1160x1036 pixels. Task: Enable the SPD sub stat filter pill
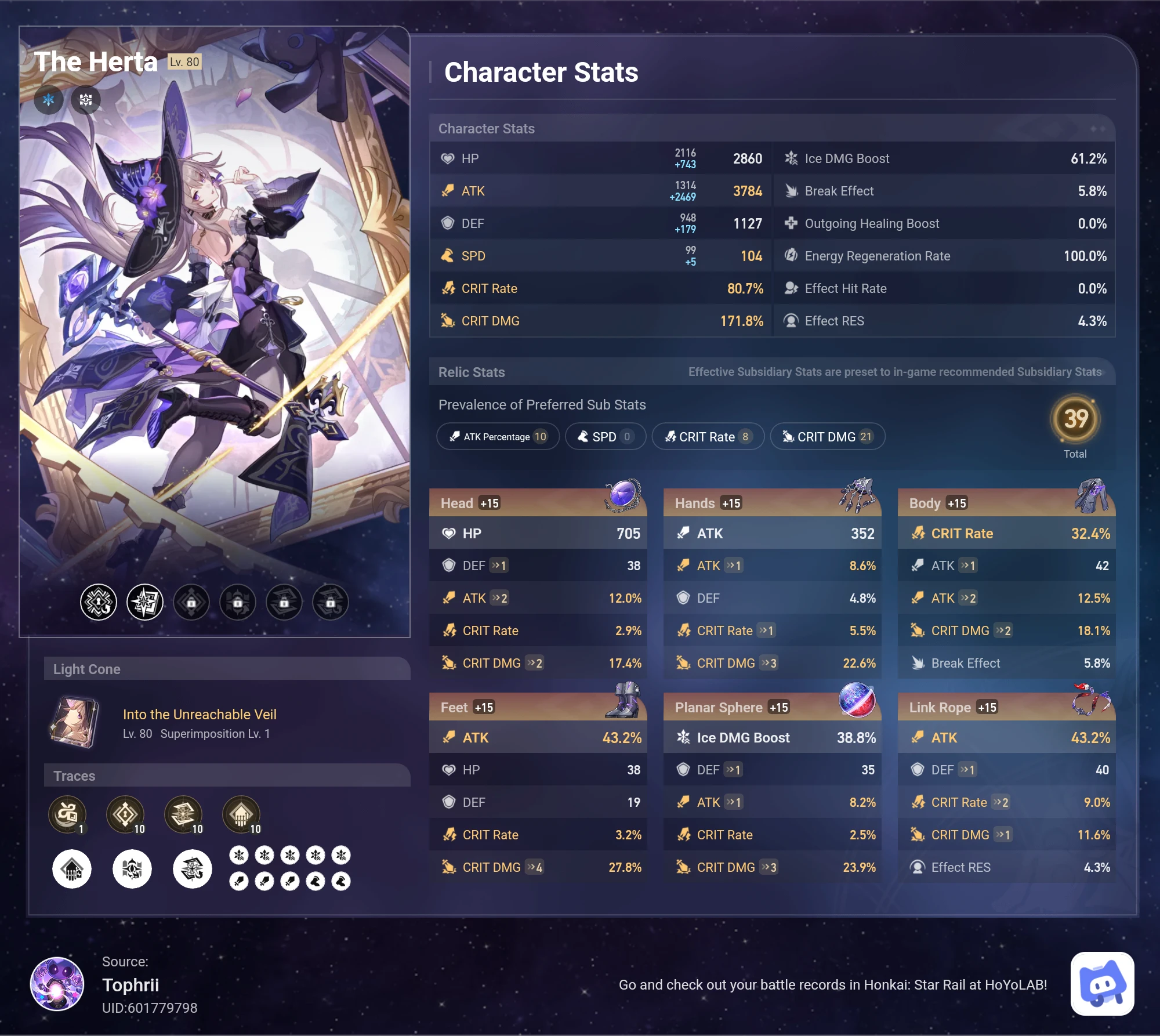[605, 436]
